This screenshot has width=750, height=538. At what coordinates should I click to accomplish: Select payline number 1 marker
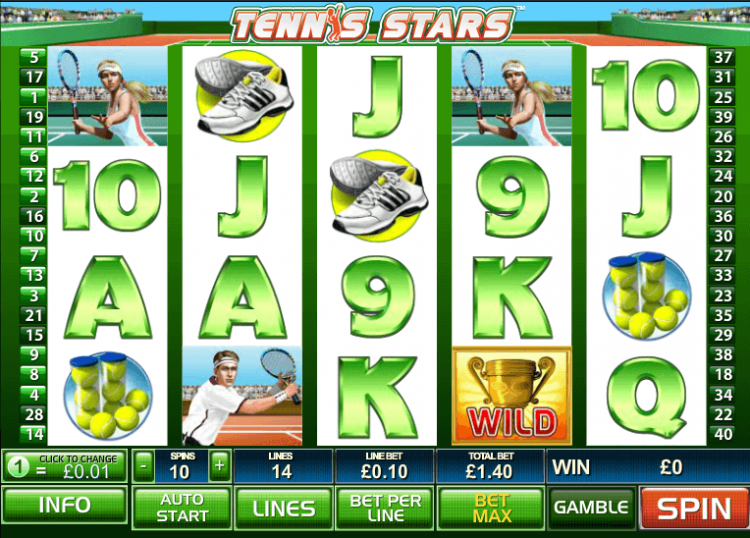(34, 97)
